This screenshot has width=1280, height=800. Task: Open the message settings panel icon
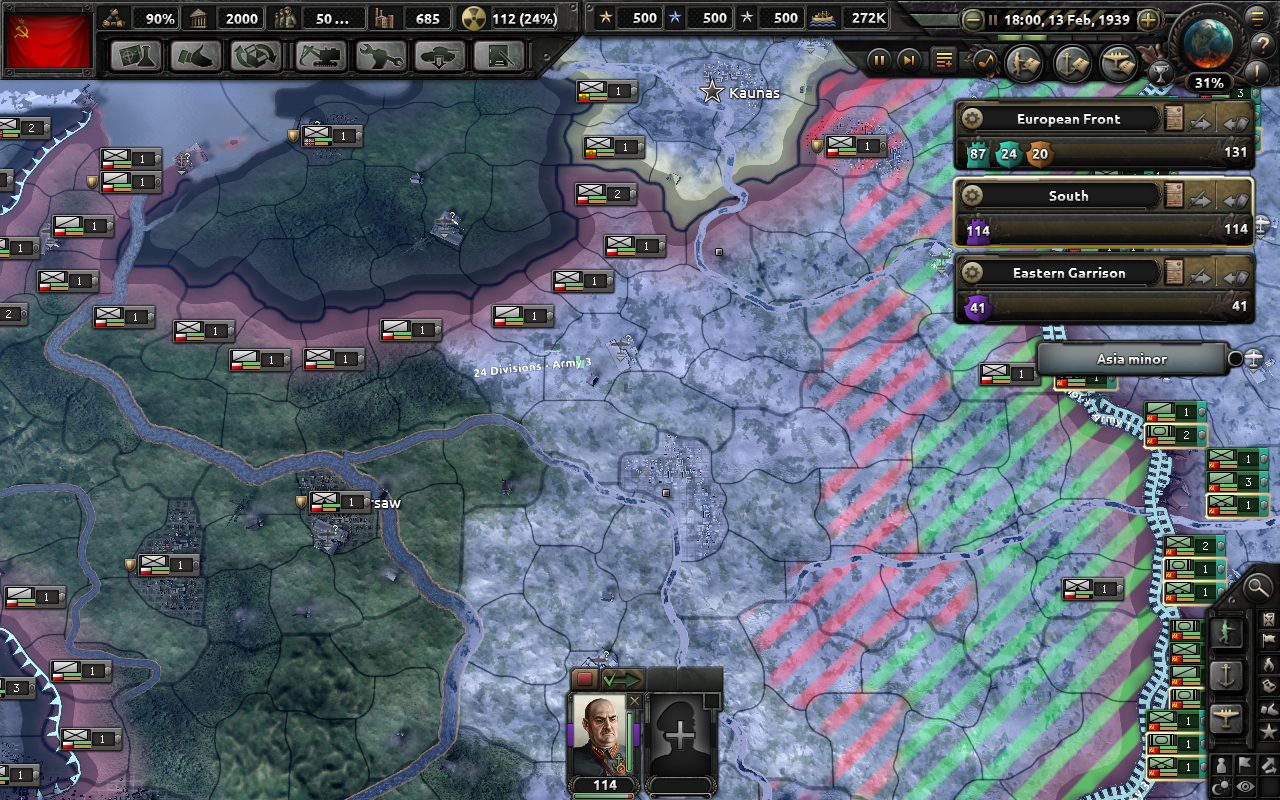(944, 60)
